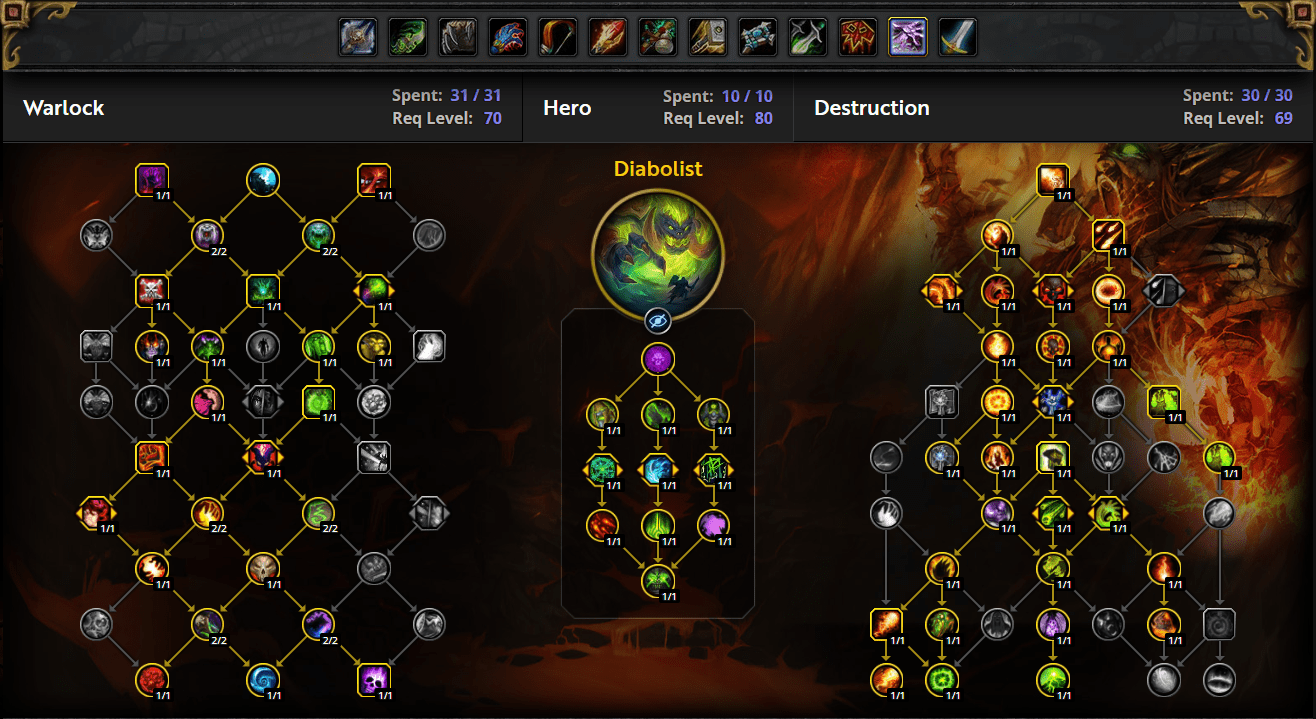
Task: Switch to the Demon Hunter class
Action: [408, 38]
